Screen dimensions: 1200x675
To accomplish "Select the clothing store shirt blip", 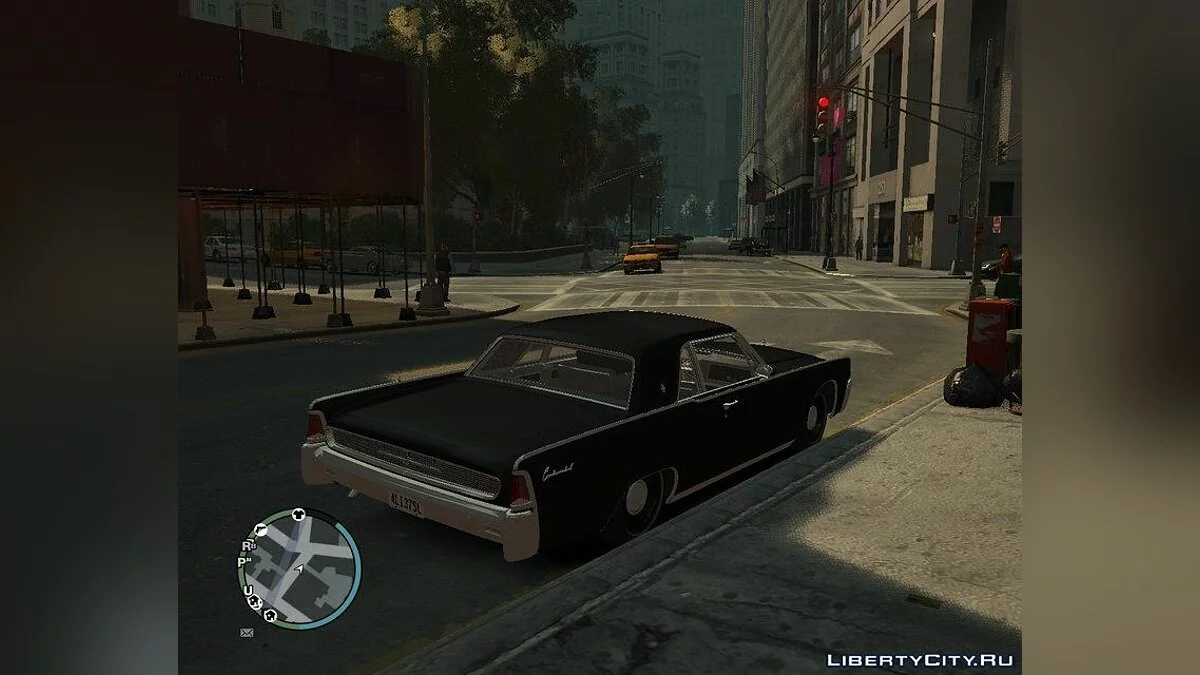I will [x=298, y=515].
